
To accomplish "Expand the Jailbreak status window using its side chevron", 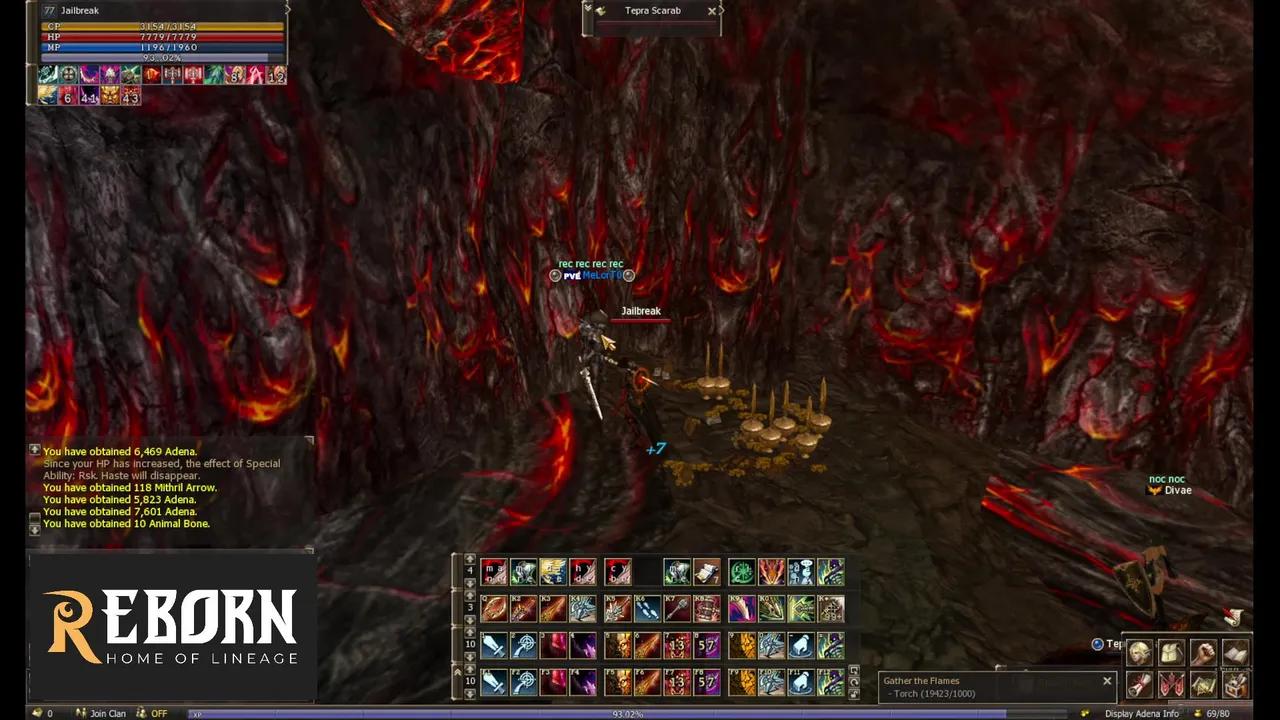I will 287,10.
